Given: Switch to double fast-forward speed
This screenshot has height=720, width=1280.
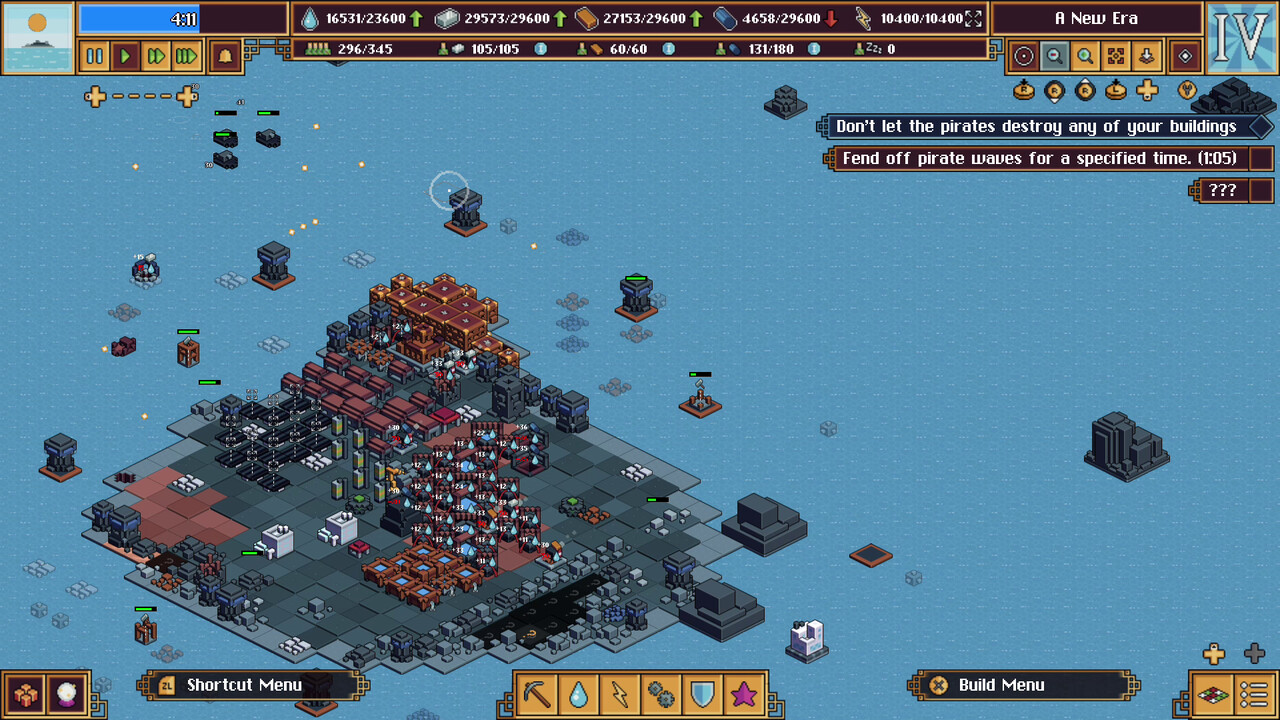Looking at the screenshot, I should (155, 57).
